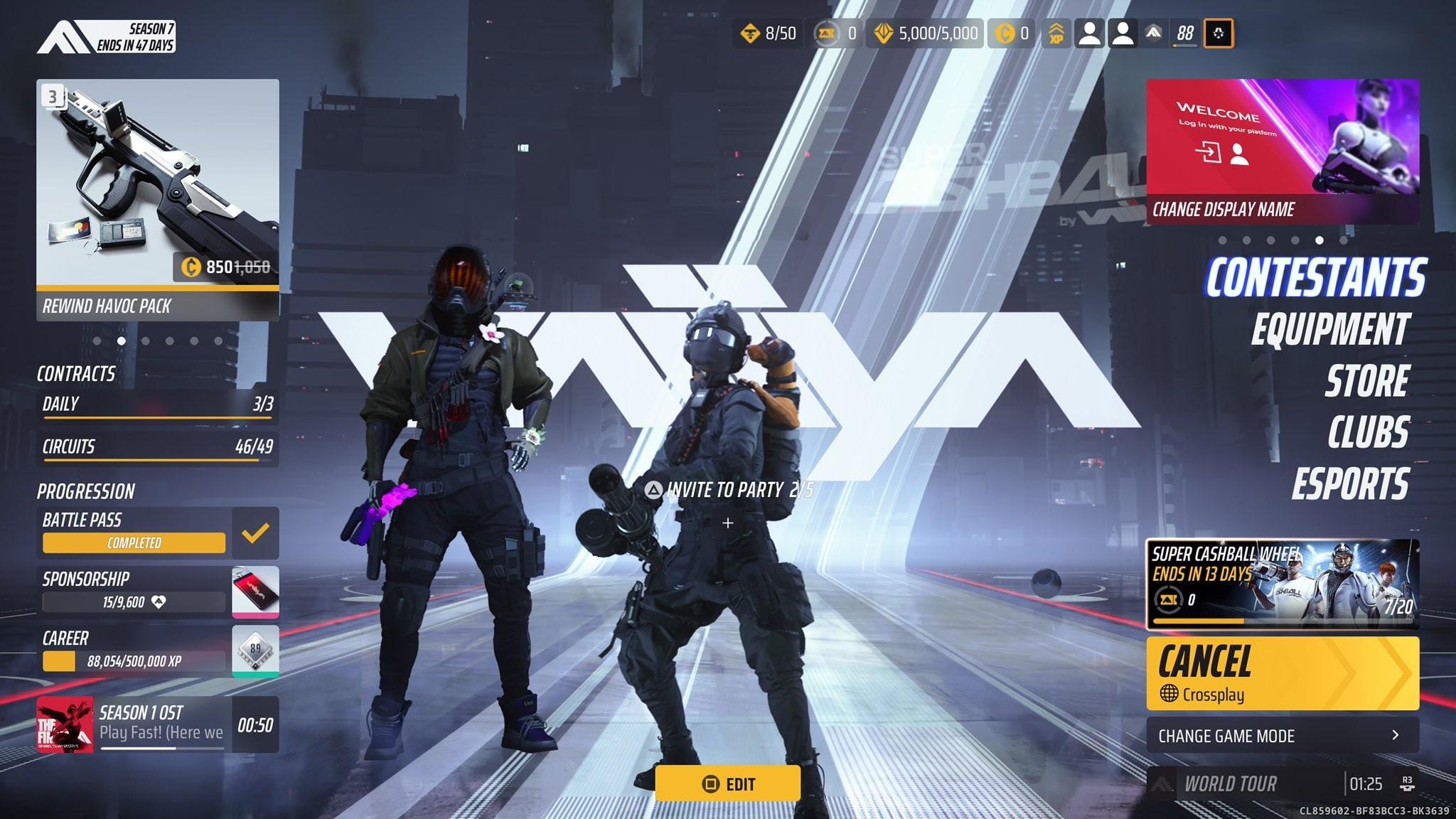Open the XP boost icon in top bar

tap(1056, 33)
